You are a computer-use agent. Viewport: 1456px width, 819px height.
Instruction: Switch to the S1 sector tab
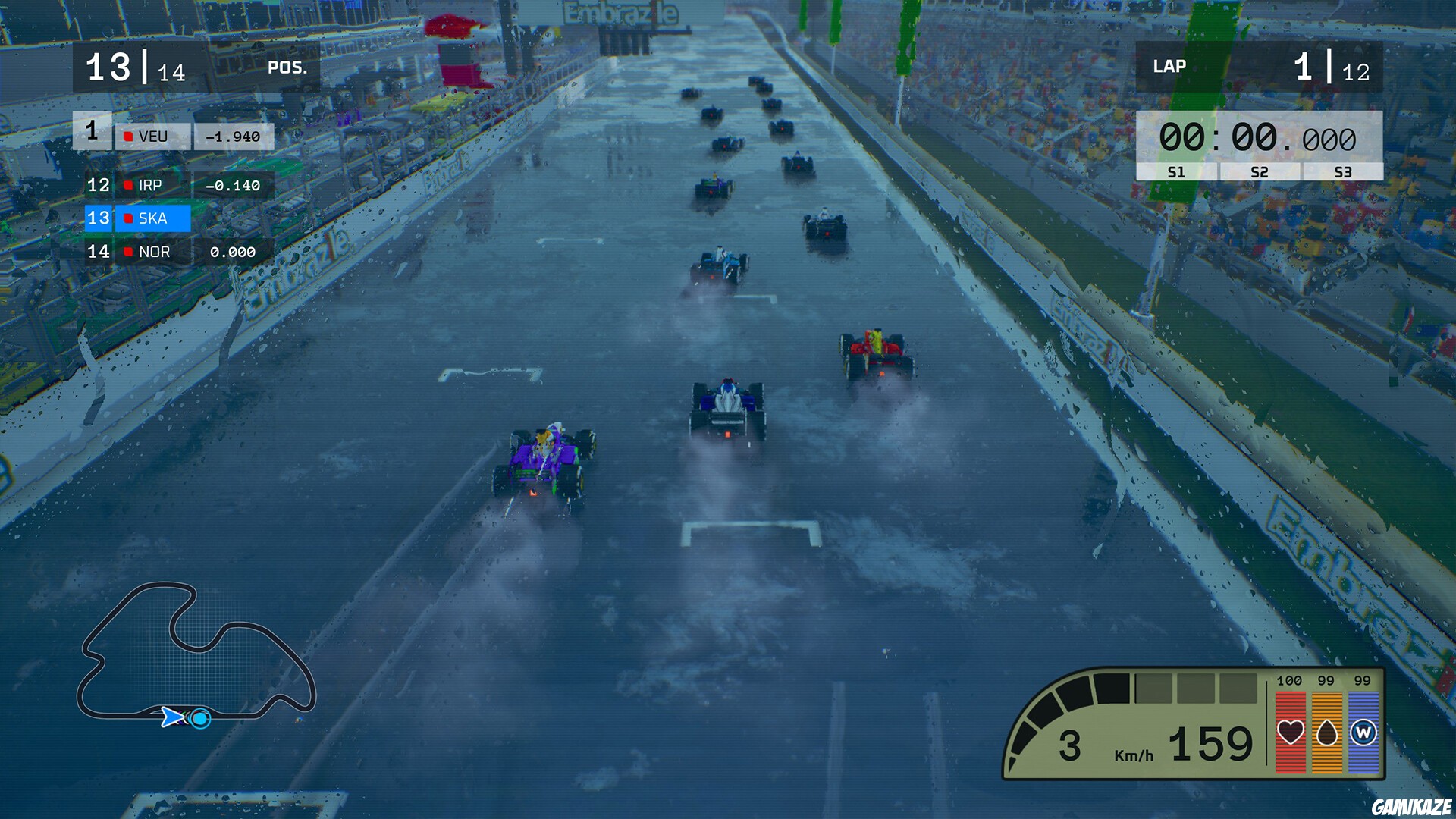[x=1178, y=172]
